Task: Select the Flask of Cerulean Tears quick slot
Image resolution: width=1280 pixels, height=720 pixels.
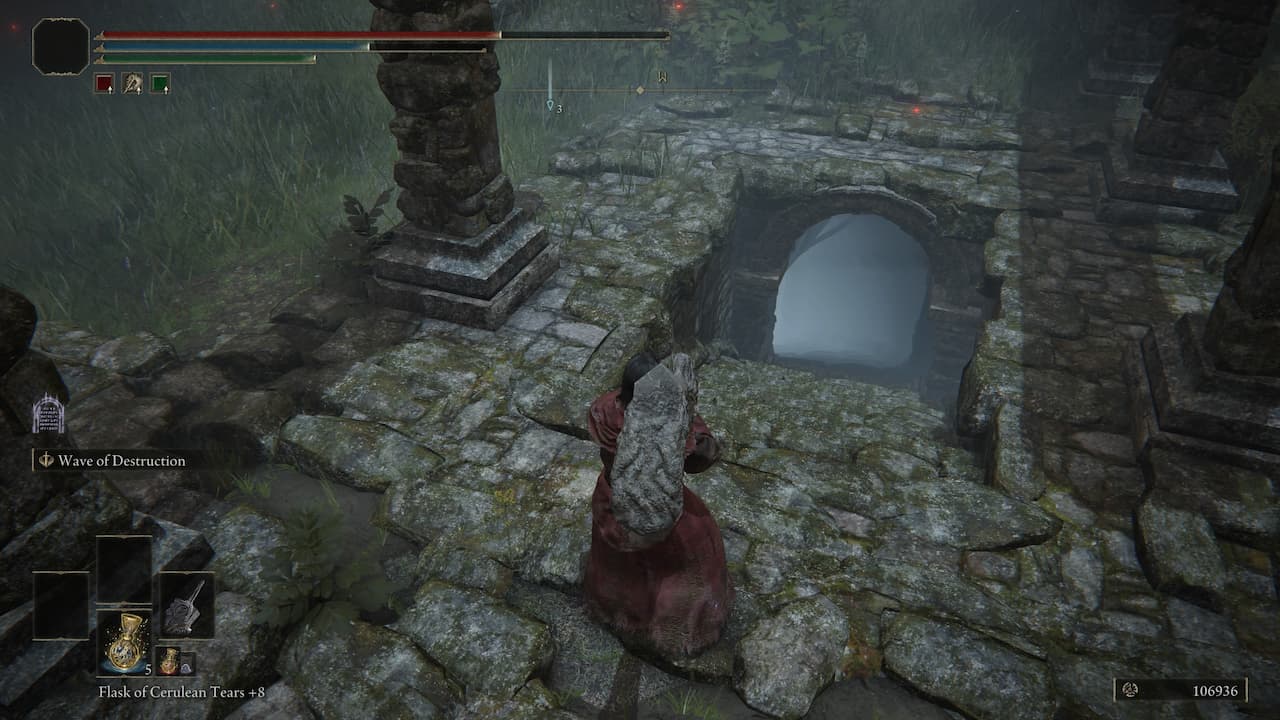Action: pyautogui.click(x=123, y=642)
